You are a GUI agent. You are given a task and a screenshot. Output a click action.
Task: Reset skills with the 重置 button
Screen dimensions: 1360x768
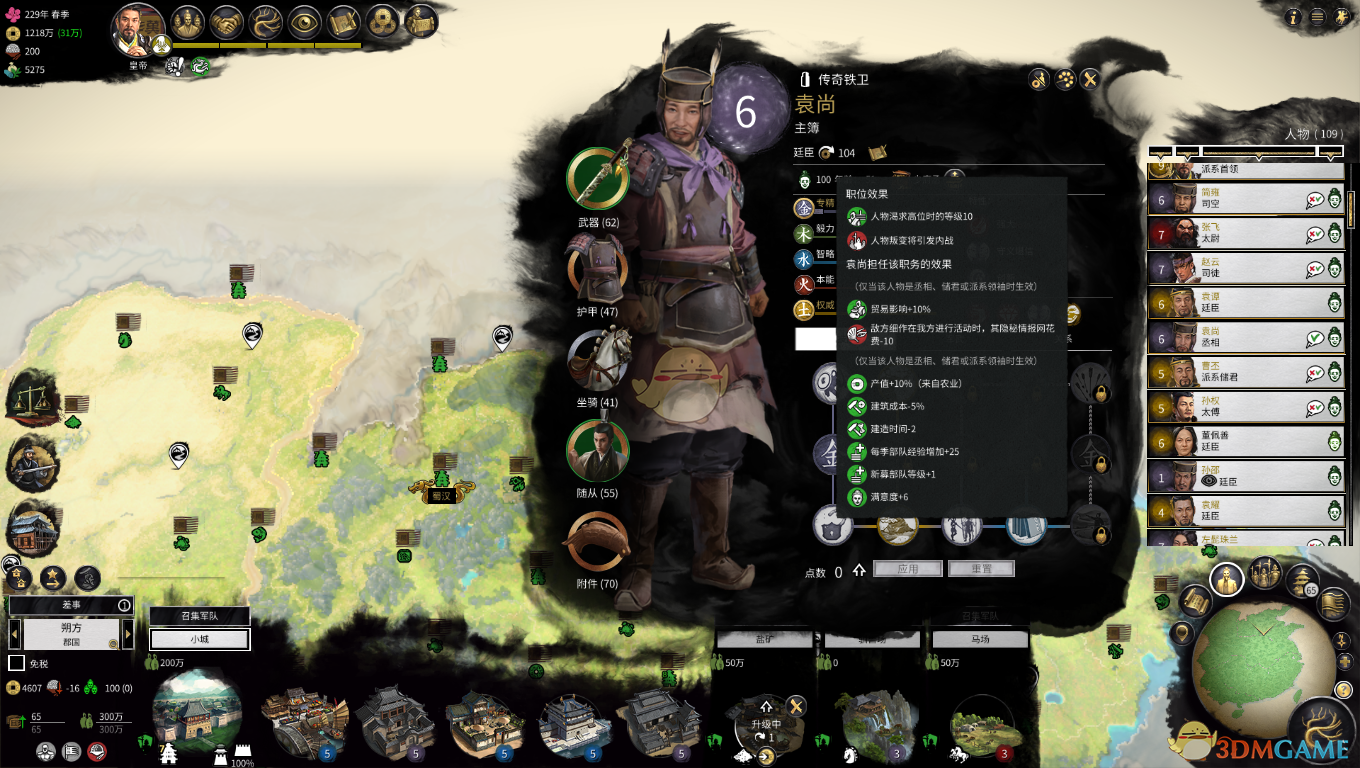point(981,568)
